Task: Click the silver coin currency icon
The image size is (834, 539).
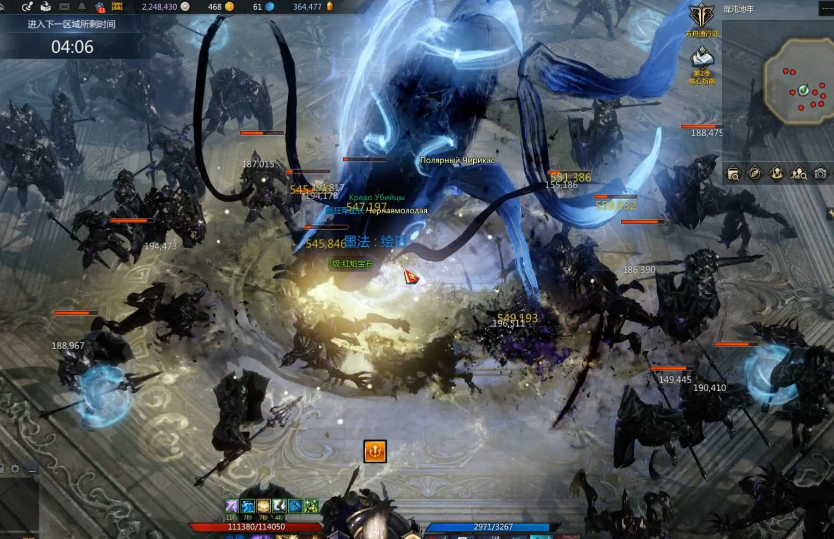Action: point(185,7)
